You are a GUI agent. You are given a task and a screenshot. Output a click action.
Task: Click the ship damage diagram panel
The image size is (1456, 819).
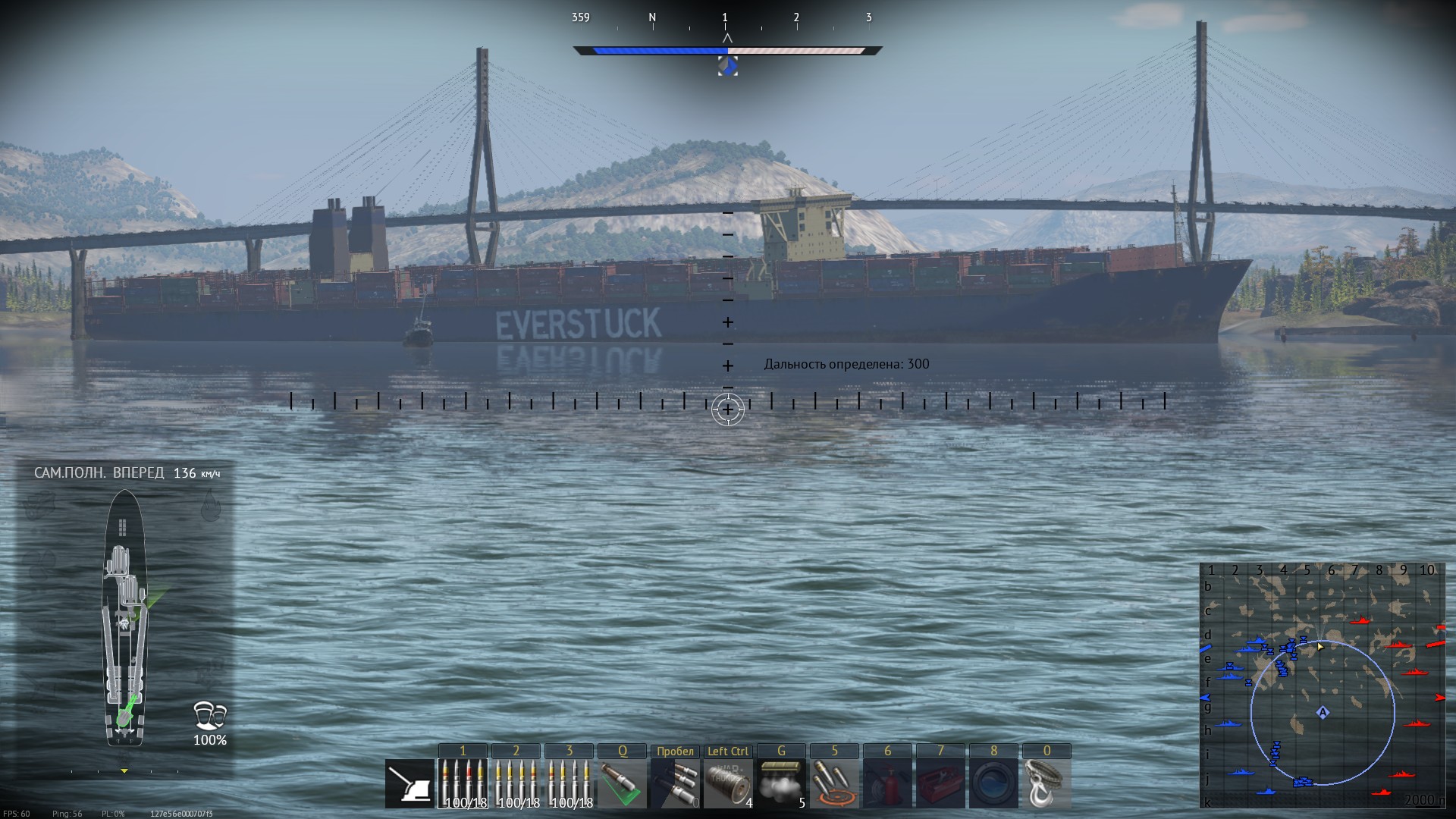point(125,614)
